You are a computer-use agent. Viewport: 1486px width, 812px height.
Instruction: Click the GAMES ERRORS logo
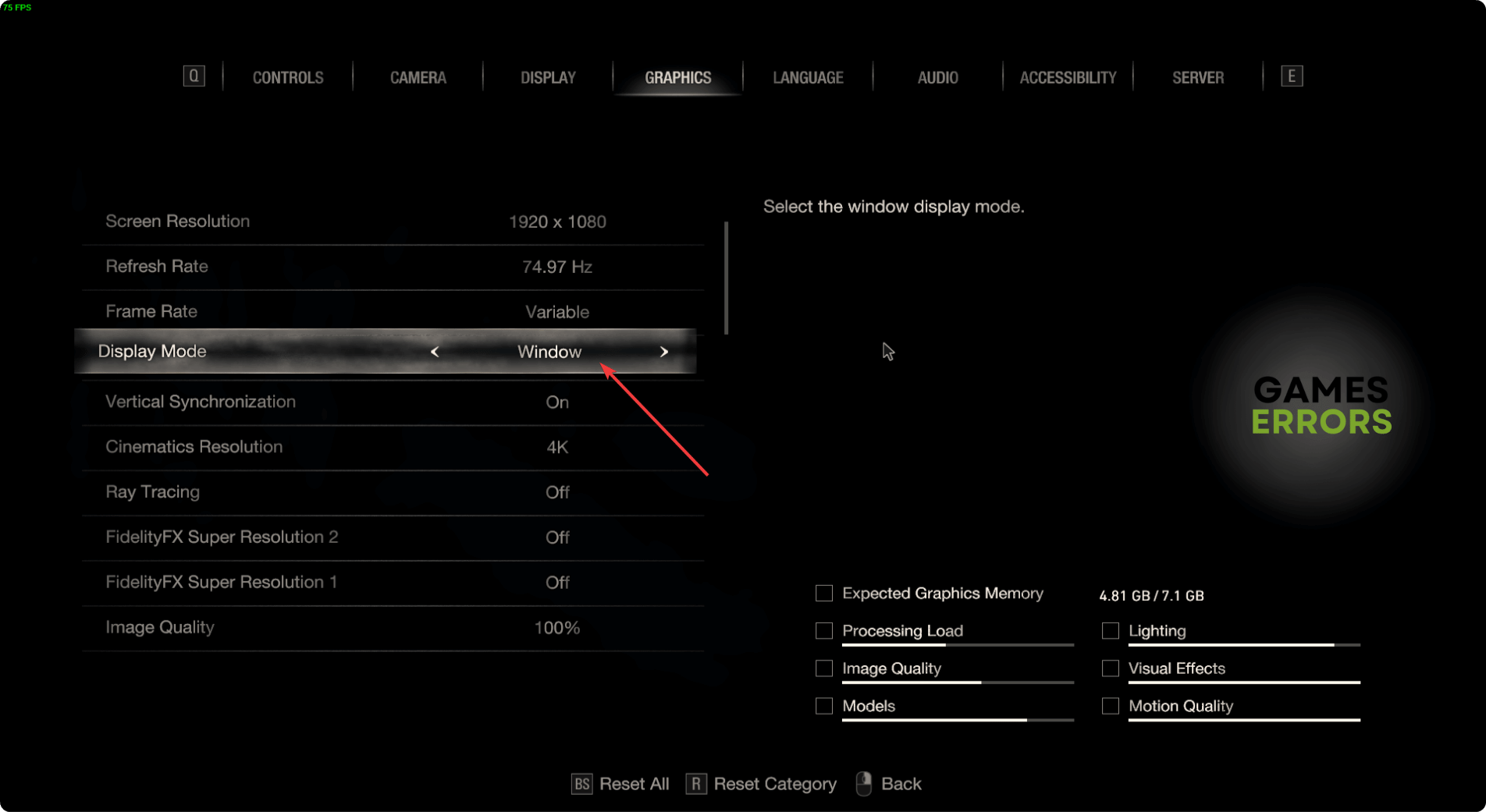pos(1321,406)
